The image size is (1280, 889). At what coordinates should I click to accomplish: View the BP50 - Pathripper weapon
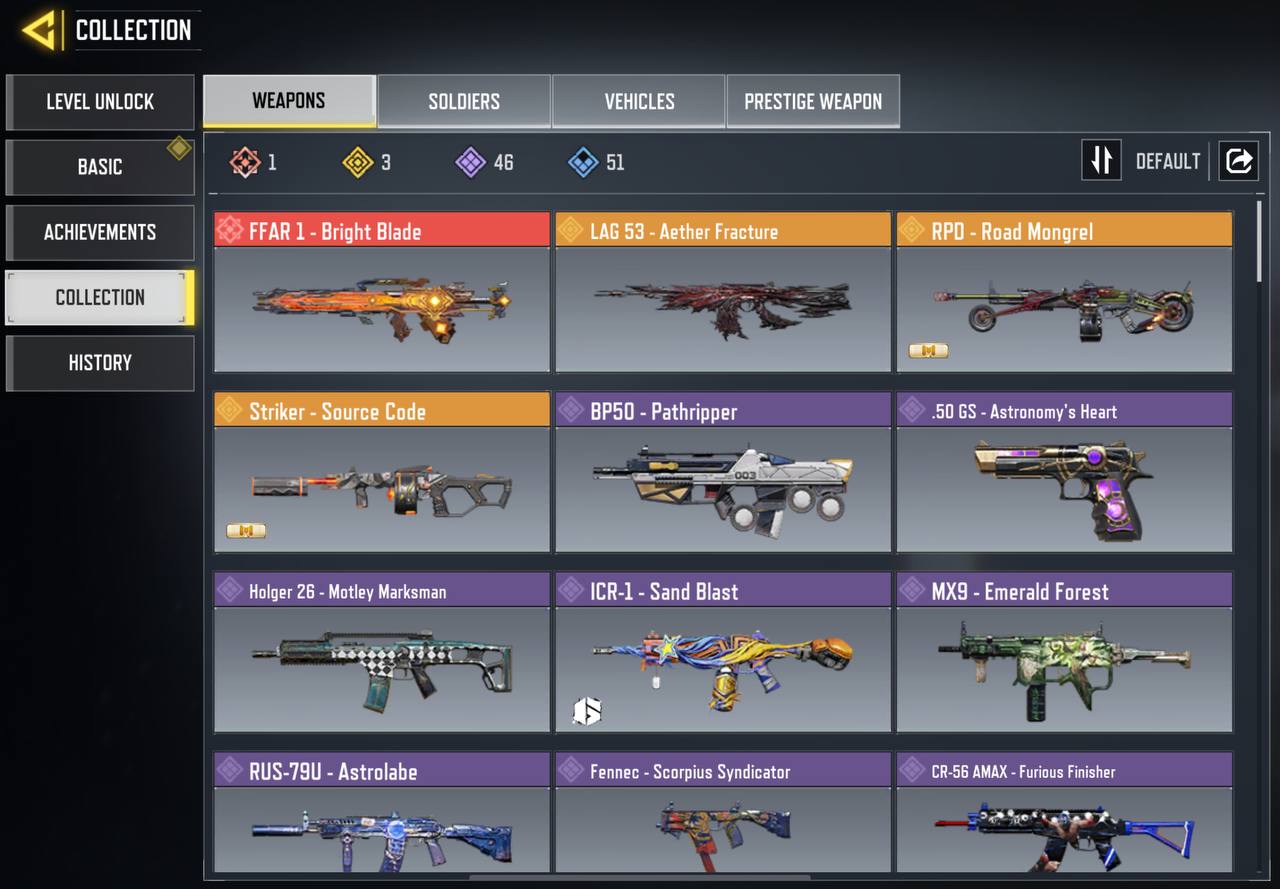coord(723,472)
